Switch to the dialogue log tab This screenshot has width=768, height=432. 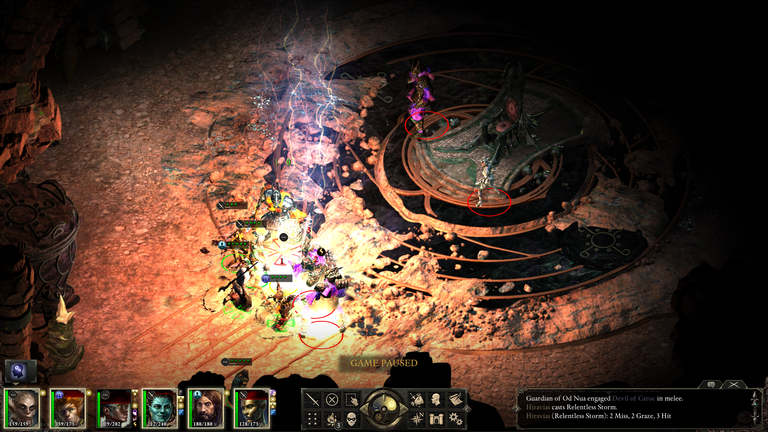point(711,383)
